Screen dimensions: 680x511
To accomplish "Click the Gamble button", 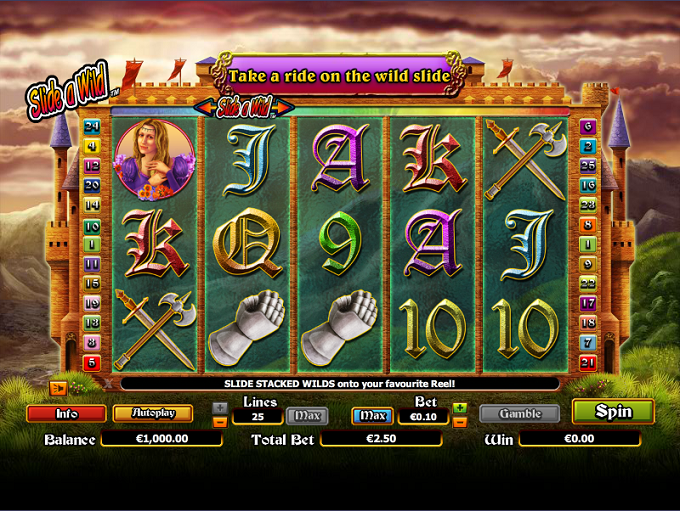I will 520,413.
